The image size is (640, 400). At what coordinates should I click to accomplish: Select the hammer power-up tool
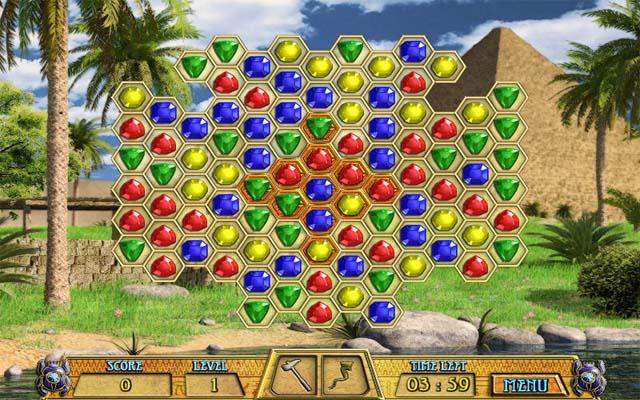293,374
